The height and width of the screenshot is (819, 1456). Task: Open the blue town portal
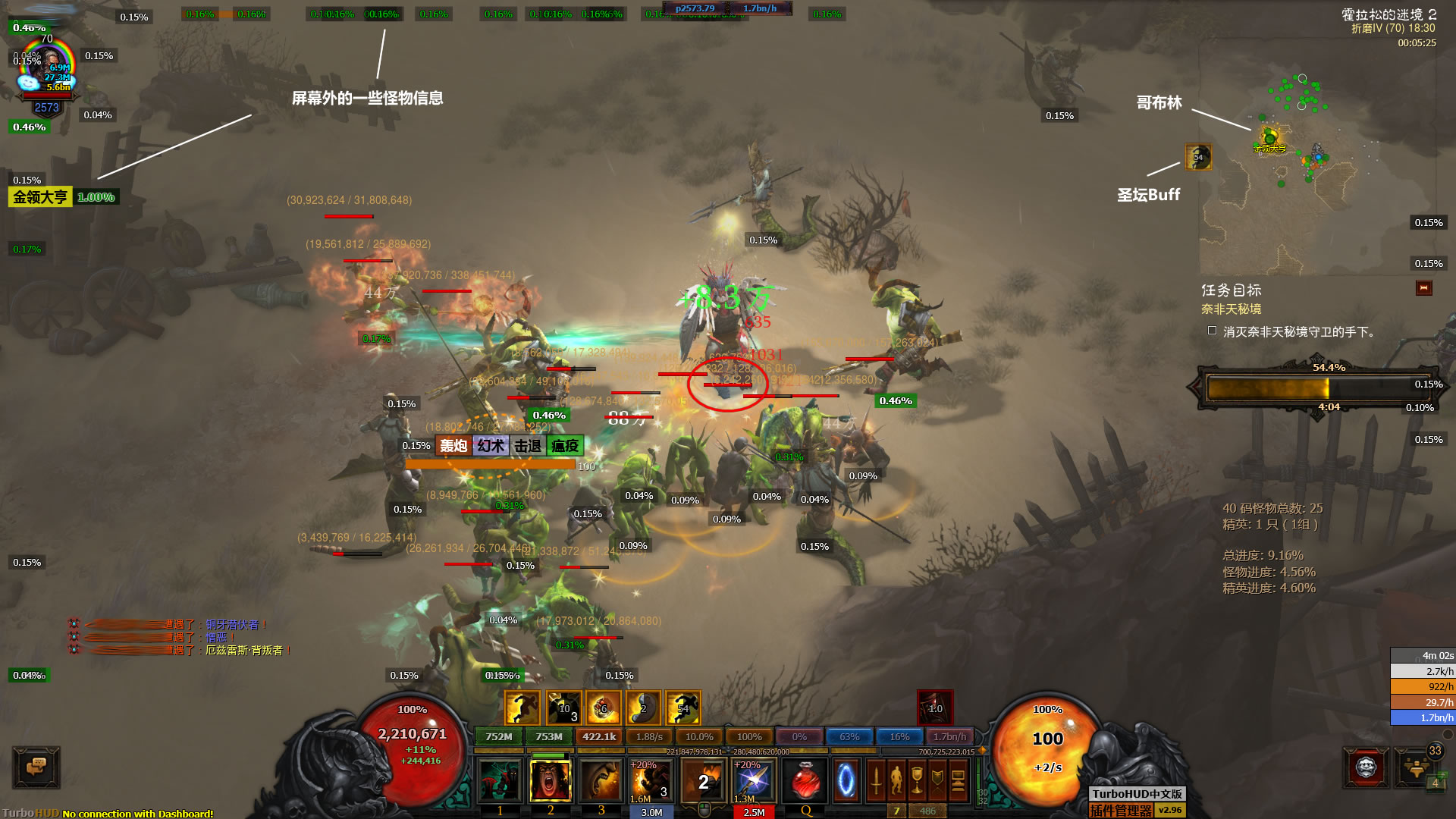tap(846, 781)
